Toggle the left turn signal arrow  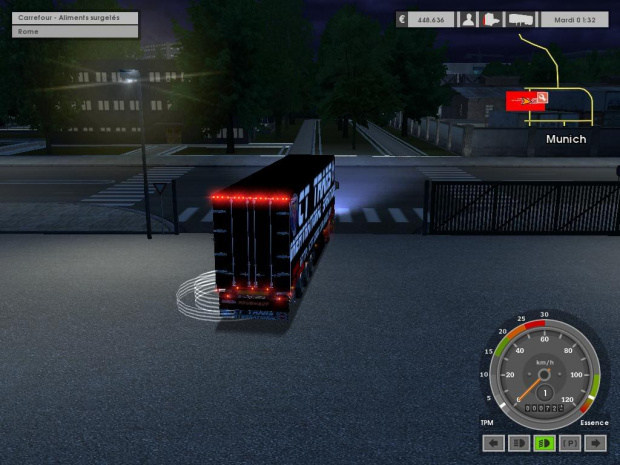pos(493,443)
